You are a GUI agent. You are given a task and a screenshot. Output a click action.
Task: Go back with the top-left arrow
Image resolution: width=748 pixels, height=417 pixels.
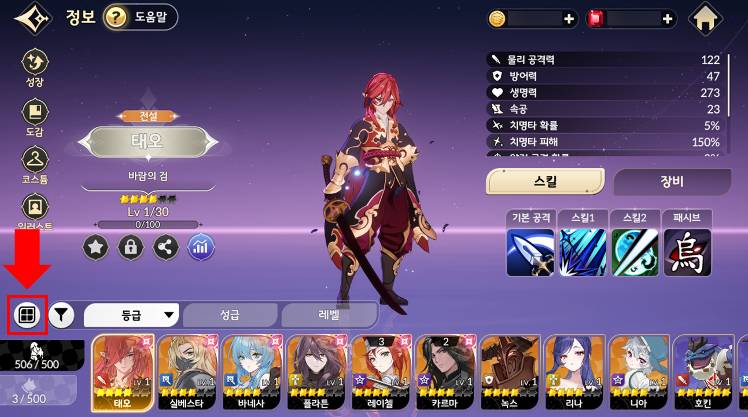tap(33, 17)
